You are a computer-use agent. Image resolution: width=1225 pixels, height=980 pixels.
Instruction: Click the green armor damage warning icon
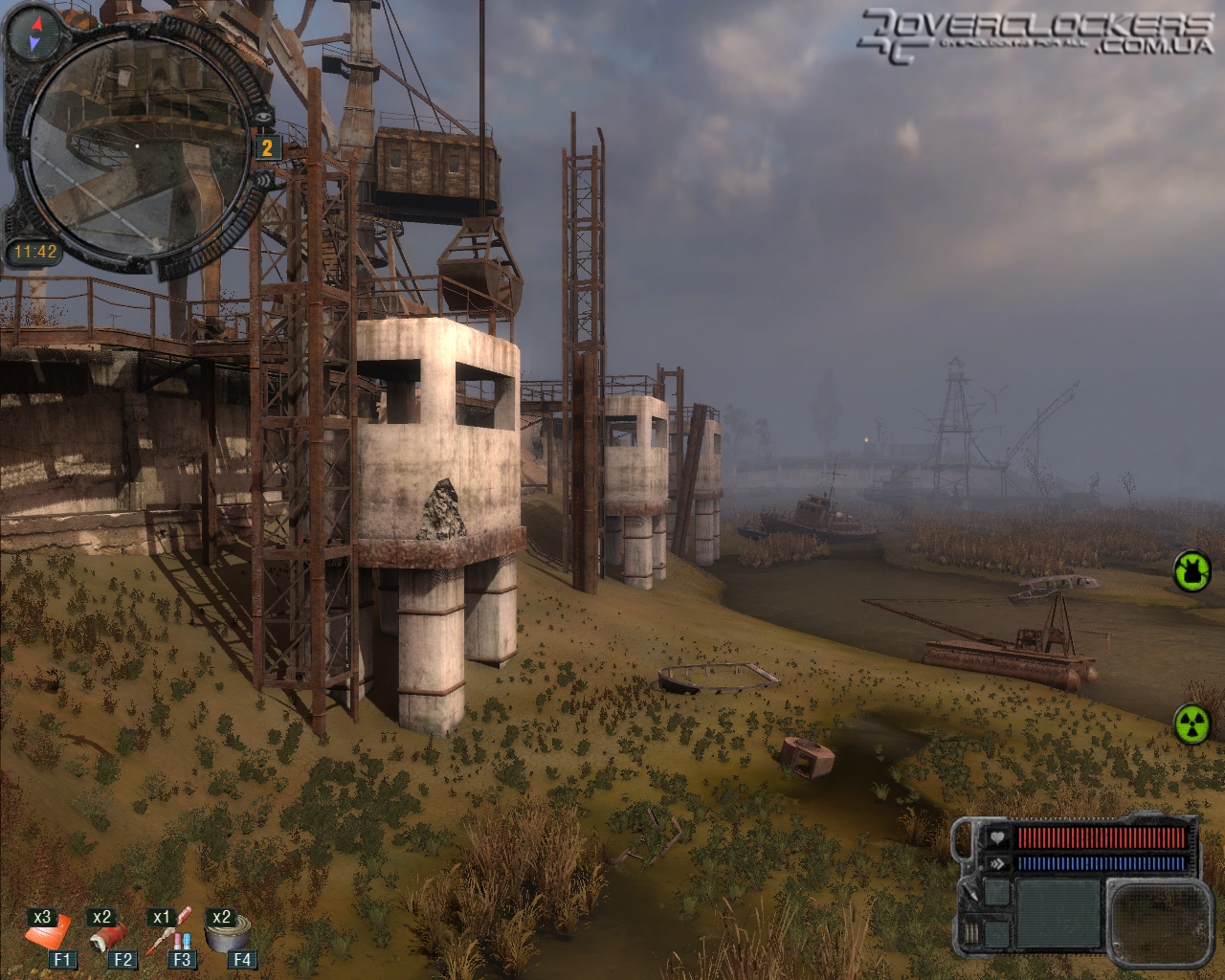click(1193, 571)
